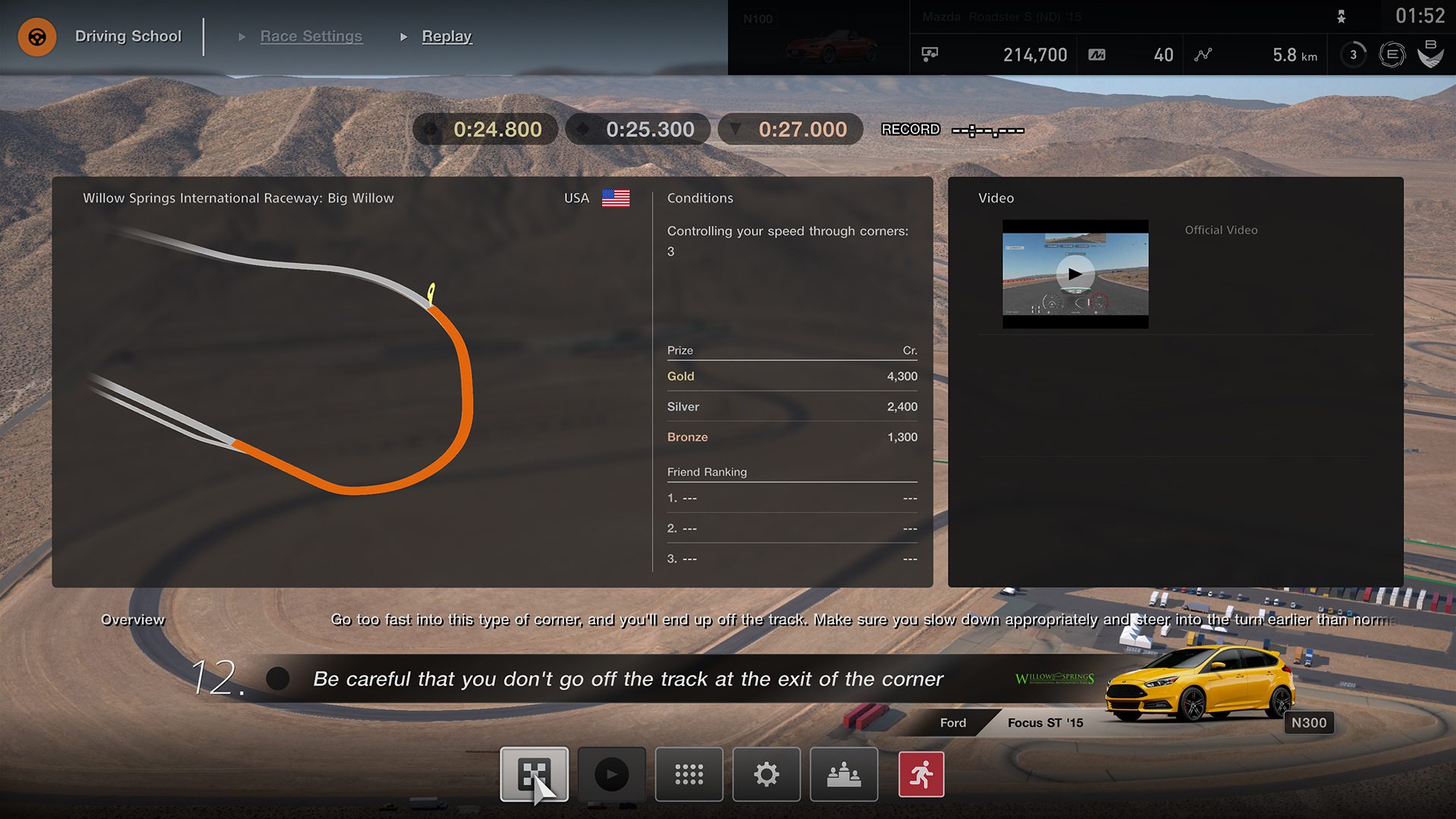The image size is (1456, 819).
Task: Select the grid mosaic icon in bottom toolbar
Action: click(689, 774)
